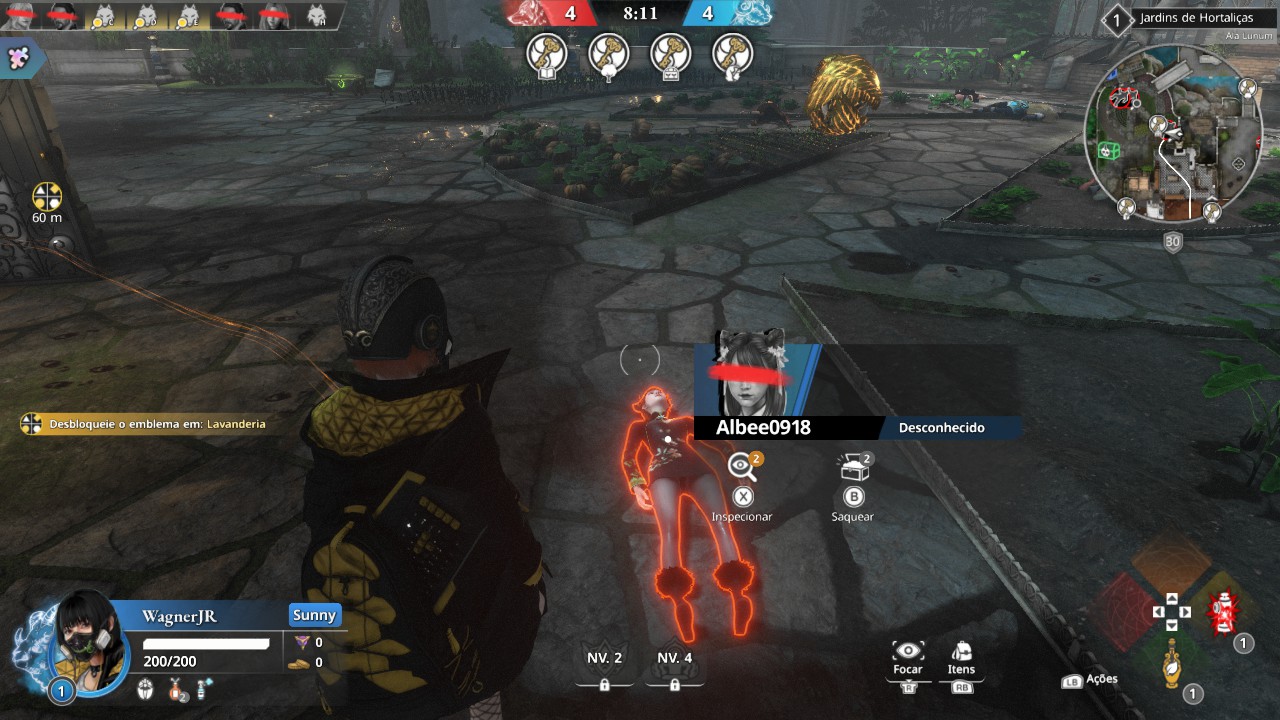Use the red lantern item slot
This screenshot has height=720, width=1280.
(x=1220, y=613)
